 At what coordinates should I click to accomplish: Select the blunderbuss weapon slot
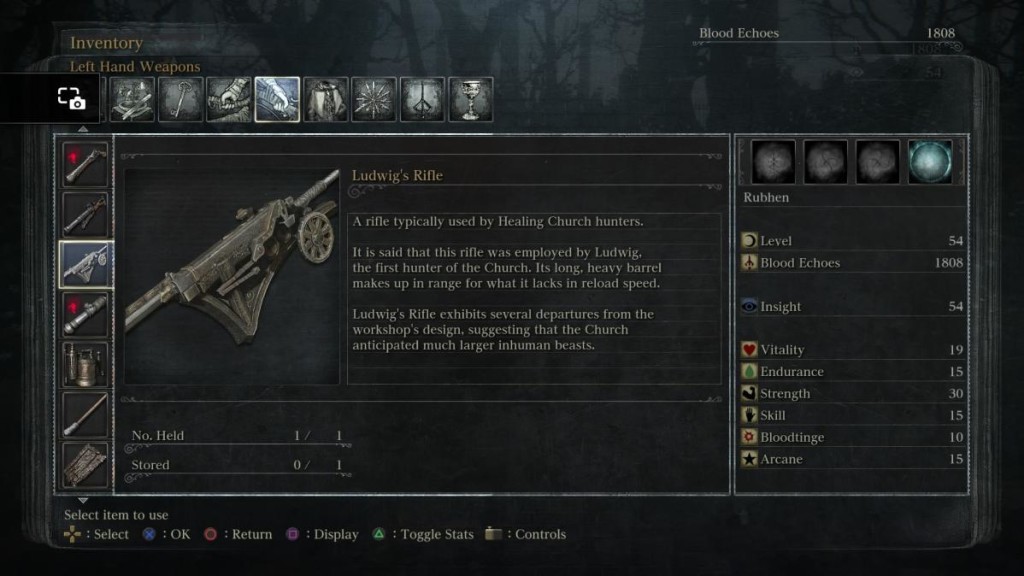86,213
